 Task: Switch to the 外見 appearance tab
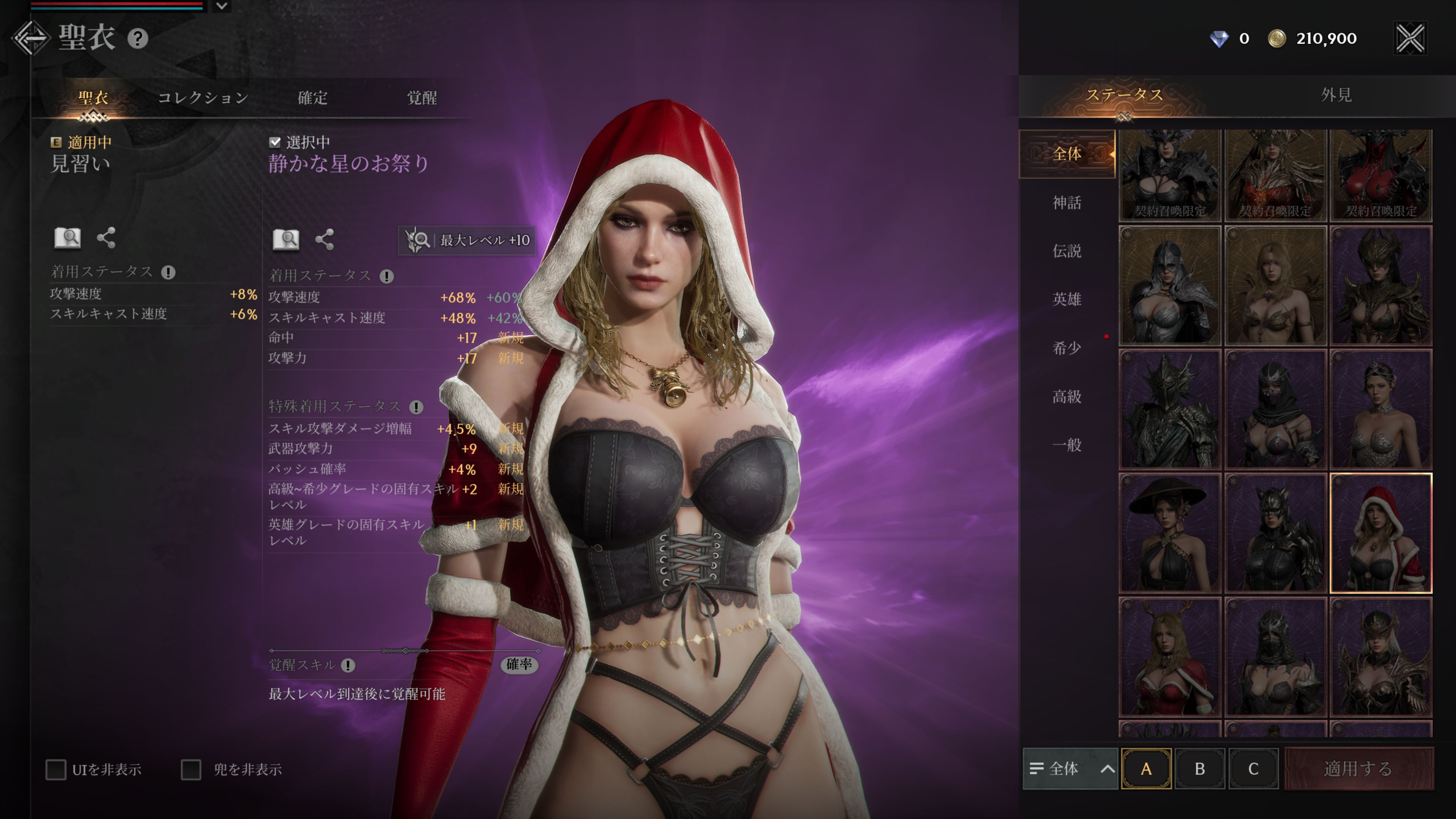(x=1336, y=95)
